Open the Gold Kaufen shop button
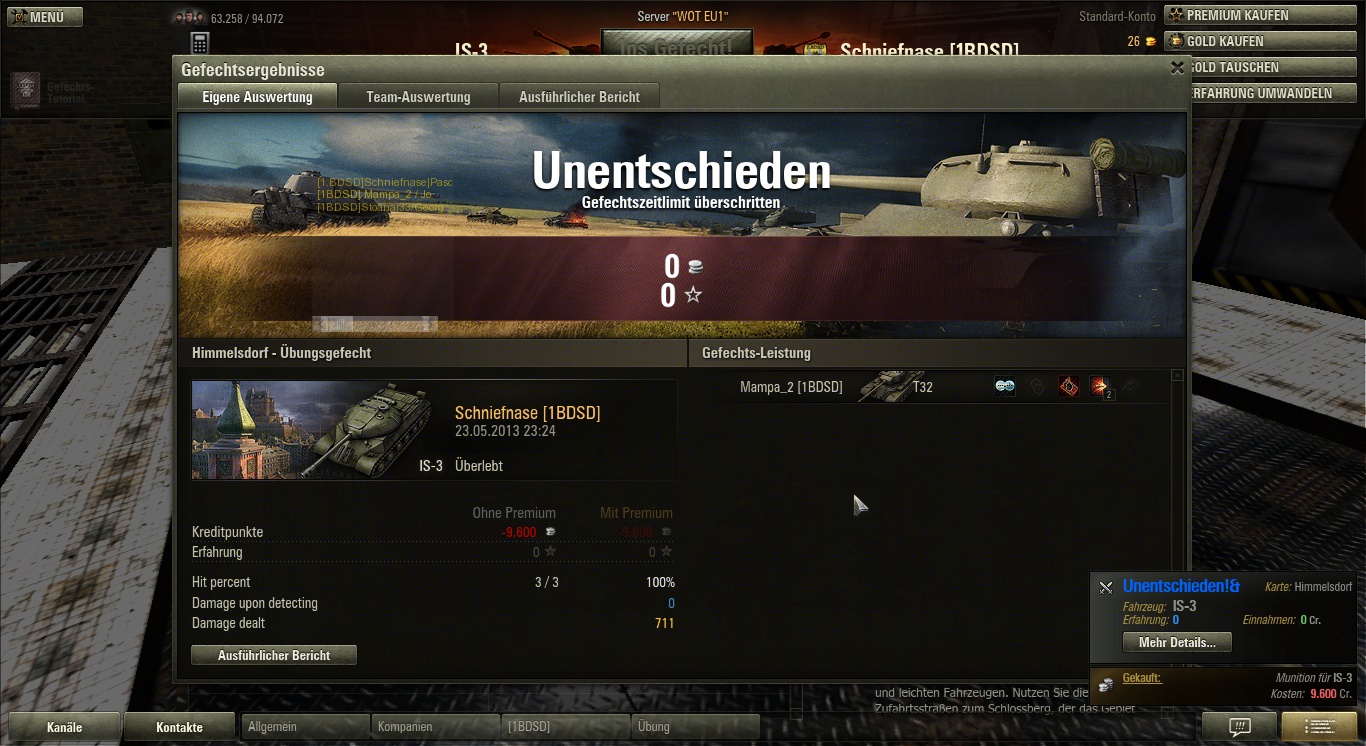Image resolution: width=1366 pixels, height=746 pixels. [x=1259, y=41]
